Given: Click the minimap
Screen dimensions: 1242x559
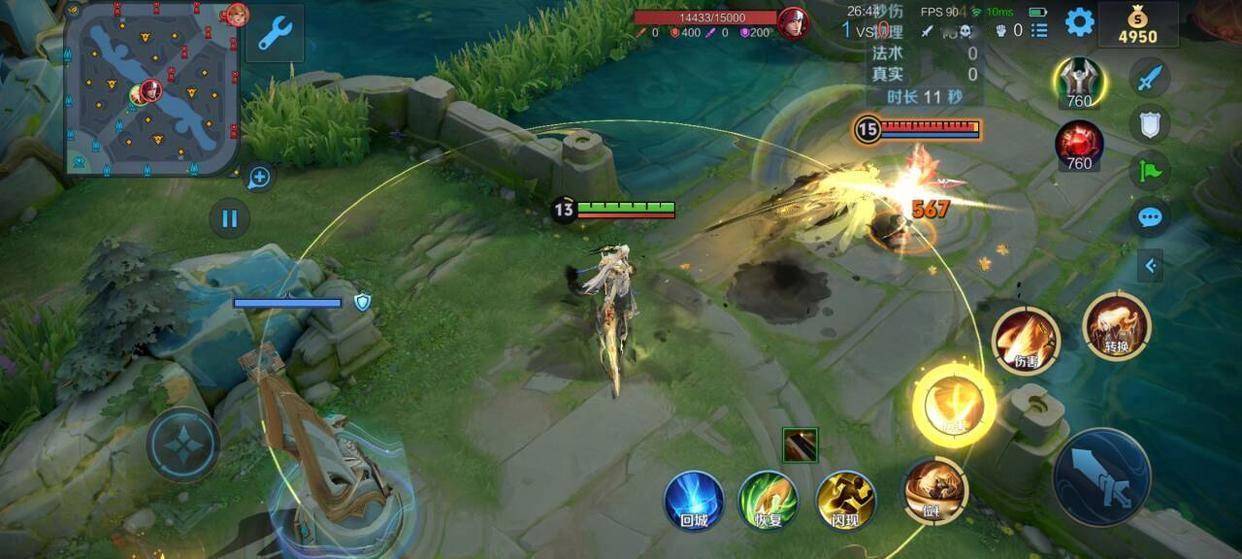Looking at the screenshot, I should pos(152,90).
